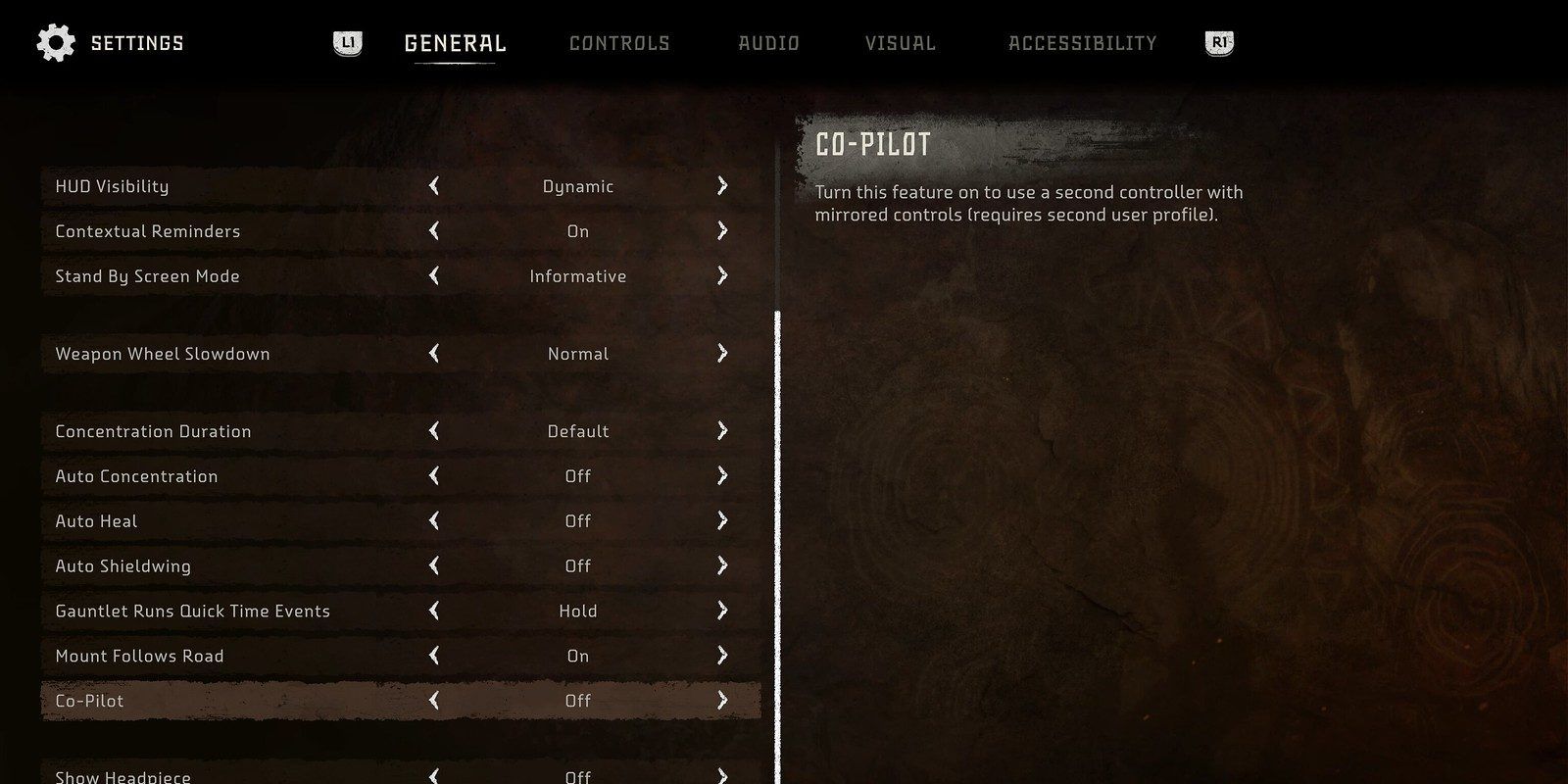Screen dimensions: 1568x784
Task: Cycle Auto Shieldwing with its left chevron
Action: tap(432, 565)
